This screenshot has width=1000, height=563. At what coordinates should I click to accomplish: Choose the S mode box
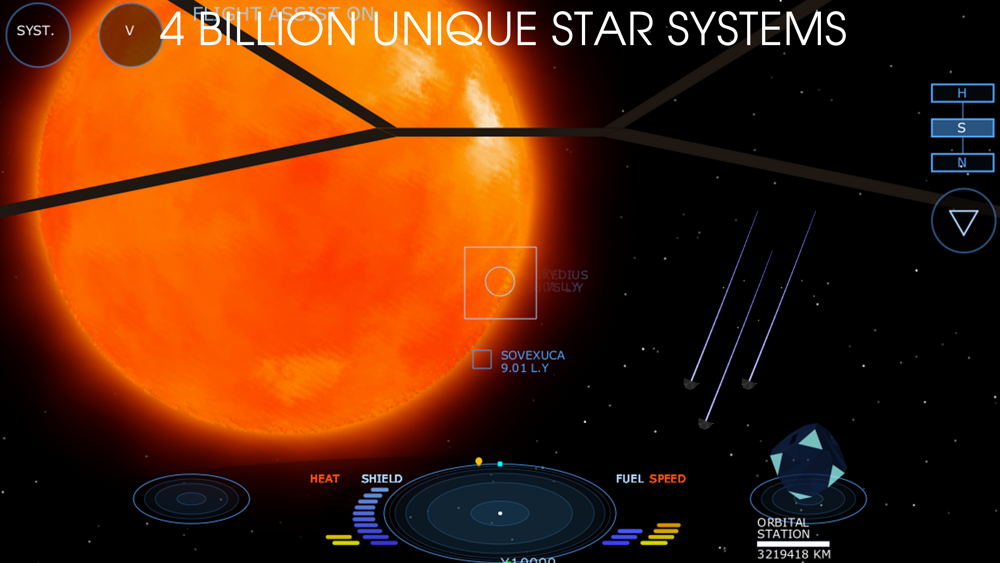coord(962,128)
